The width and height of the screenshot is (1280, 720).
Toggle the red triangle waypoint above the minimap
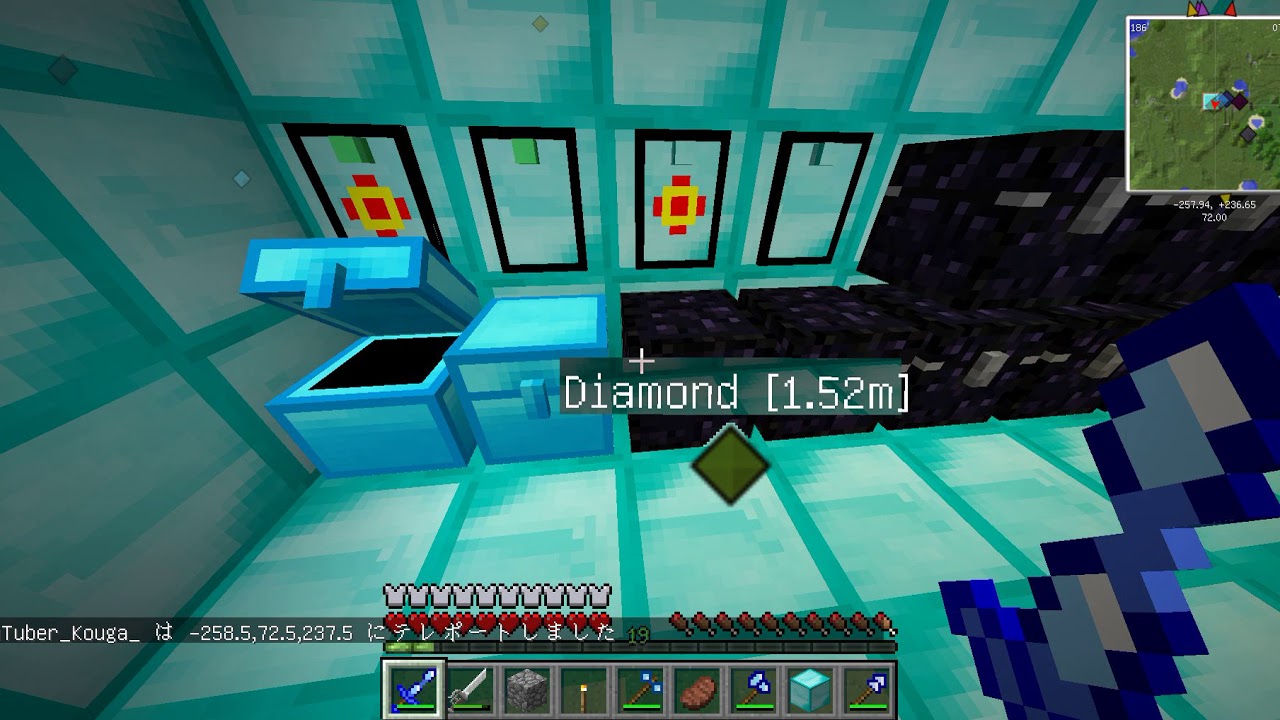(1230, 10)
